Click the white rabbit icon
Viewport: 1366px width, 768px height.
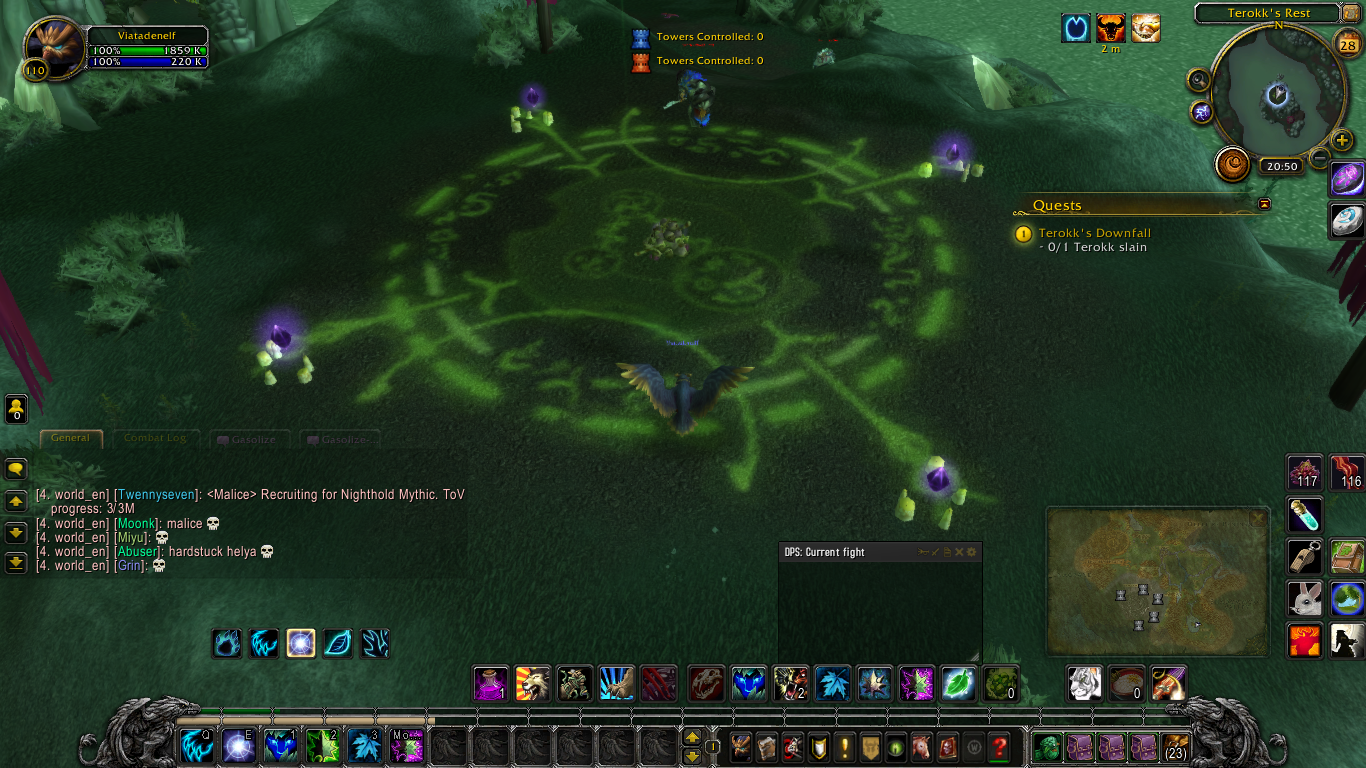[x=1305, y=598]
